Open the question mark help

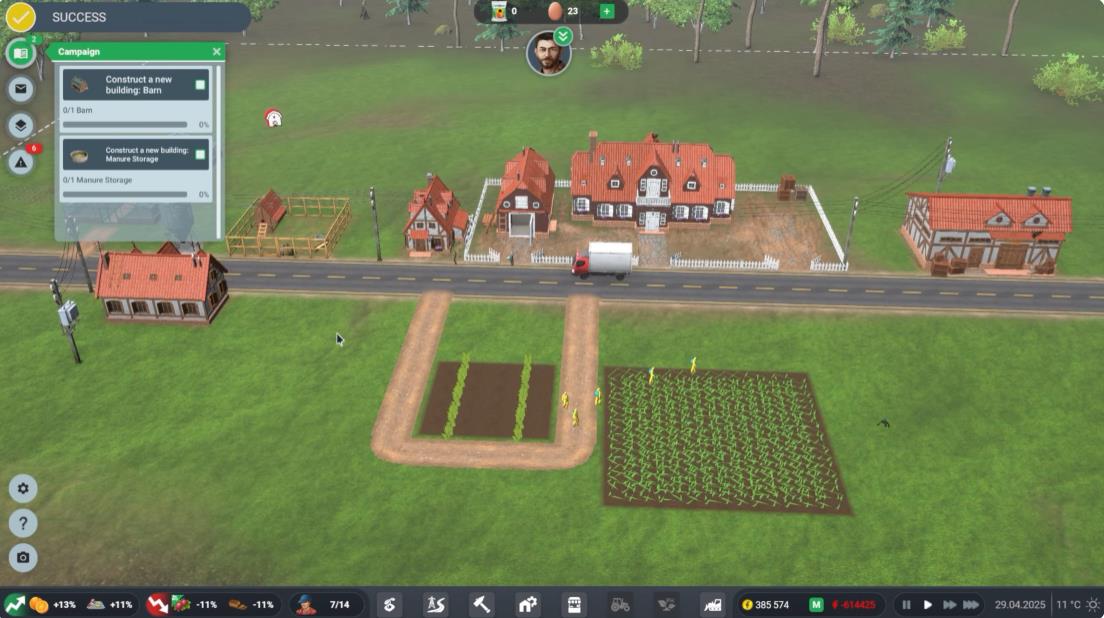pyautogui.click(x=23, y=522)
